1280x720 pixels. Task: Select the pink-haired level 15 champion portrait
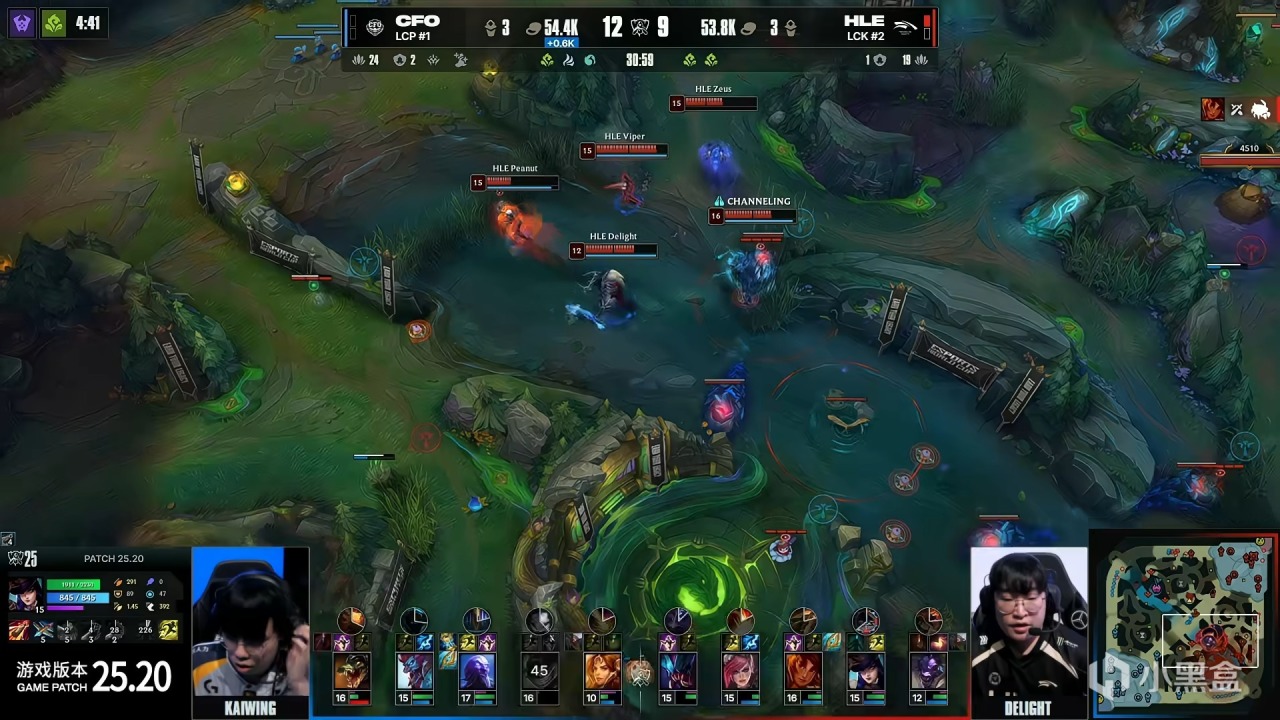click(x=740, y=671)
